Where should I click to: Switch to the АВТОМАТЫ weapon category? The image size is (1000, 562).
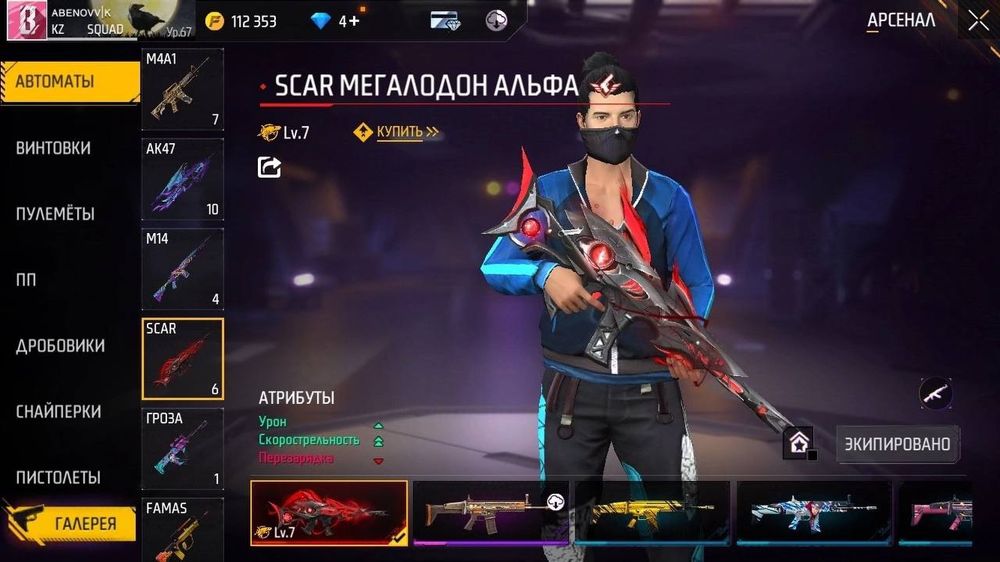click(x=68, y=82)
